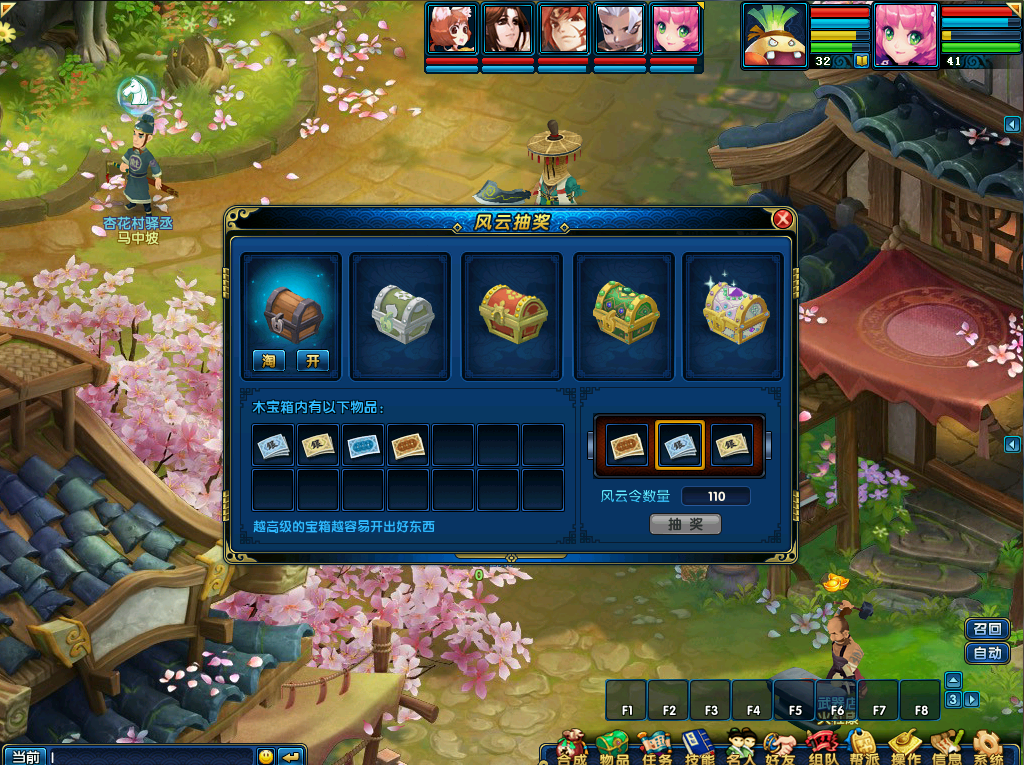Choose the green jeweled treasure chest
The width and height of the screenshot is (1024, 765).
pos(625,315)
